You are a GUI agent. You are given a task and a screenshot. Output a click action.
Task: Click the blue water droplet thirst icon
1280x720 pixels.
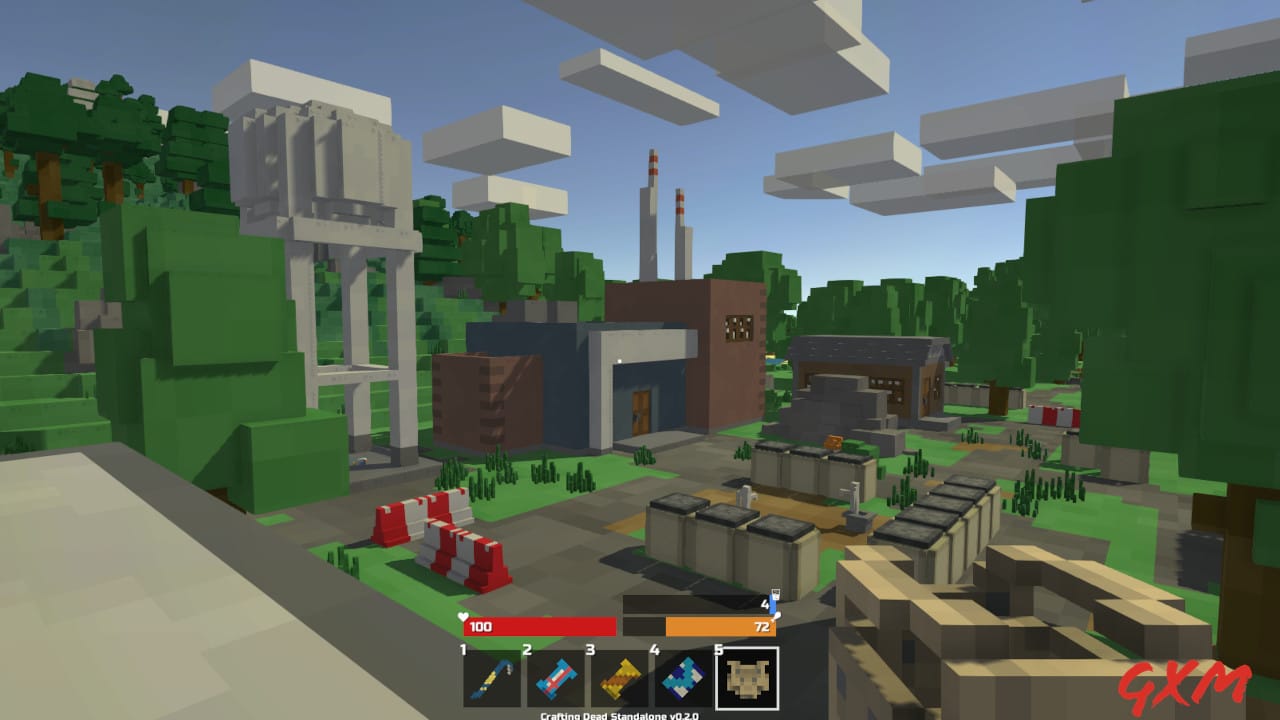[x=775, y=593]
